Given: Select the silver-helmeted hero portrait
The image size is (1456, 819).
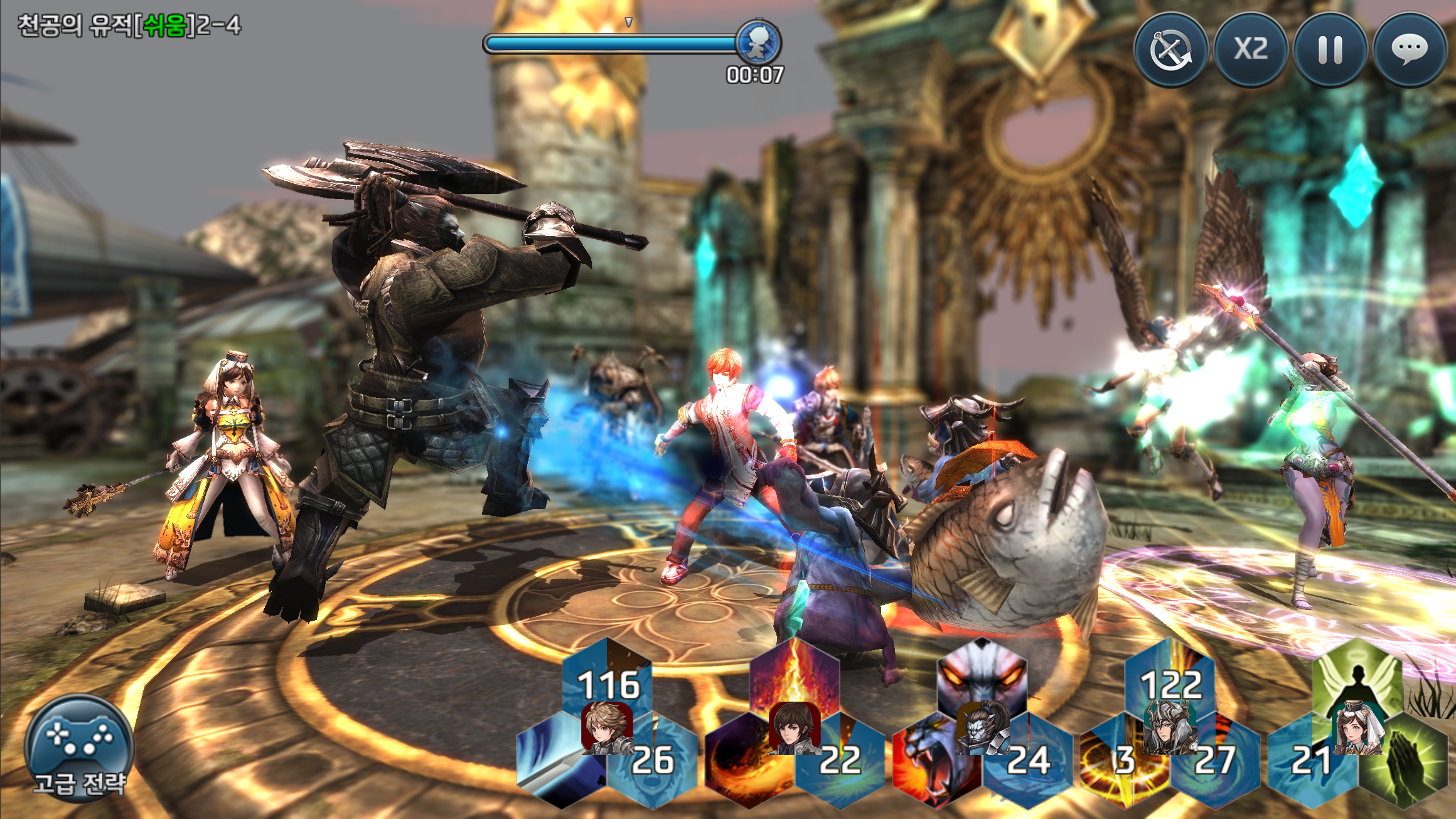Looking at the screenshot, I should (1169, 728).
